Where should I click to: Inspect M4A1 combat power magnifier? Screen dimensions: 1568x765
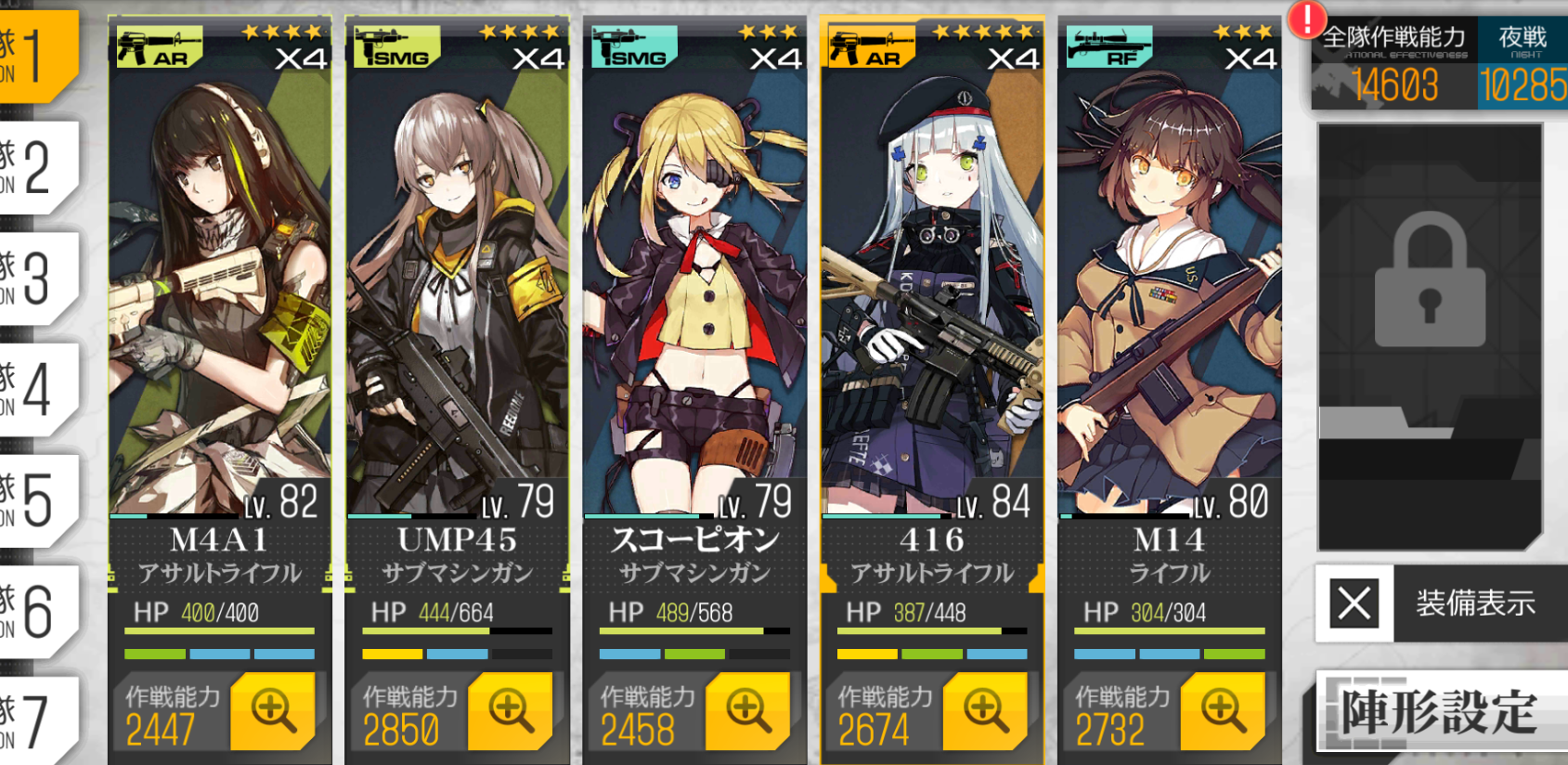[x=272, y=711]
